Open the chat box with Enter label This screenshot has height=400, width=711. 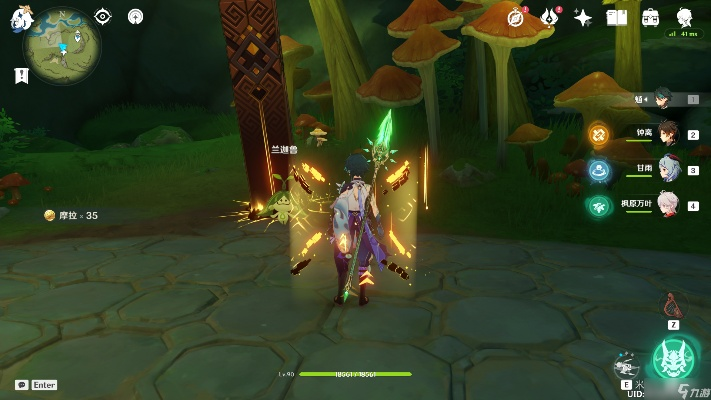click(x=36, y=384)
